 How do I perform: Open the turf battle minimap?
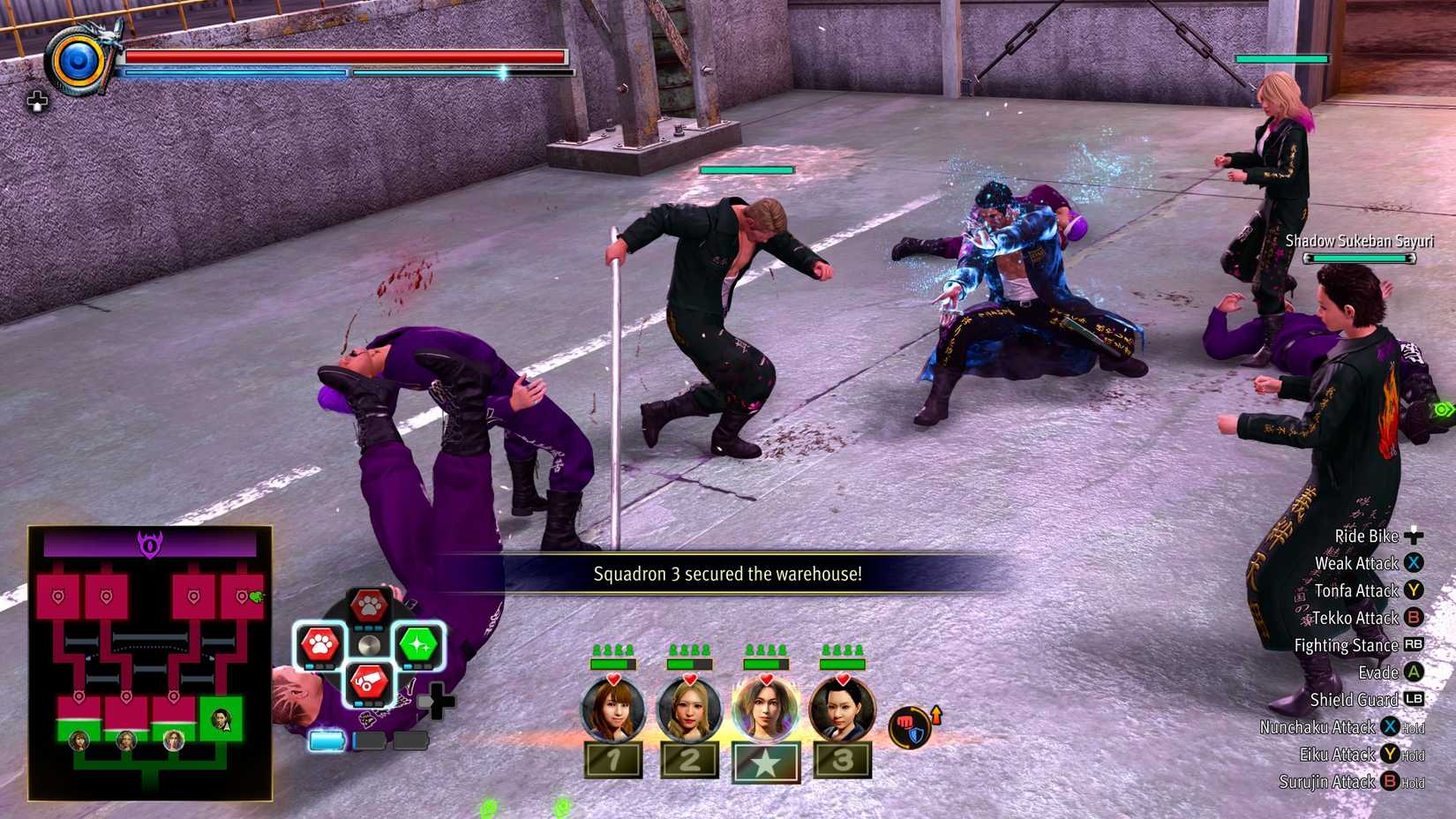point(150,663)
